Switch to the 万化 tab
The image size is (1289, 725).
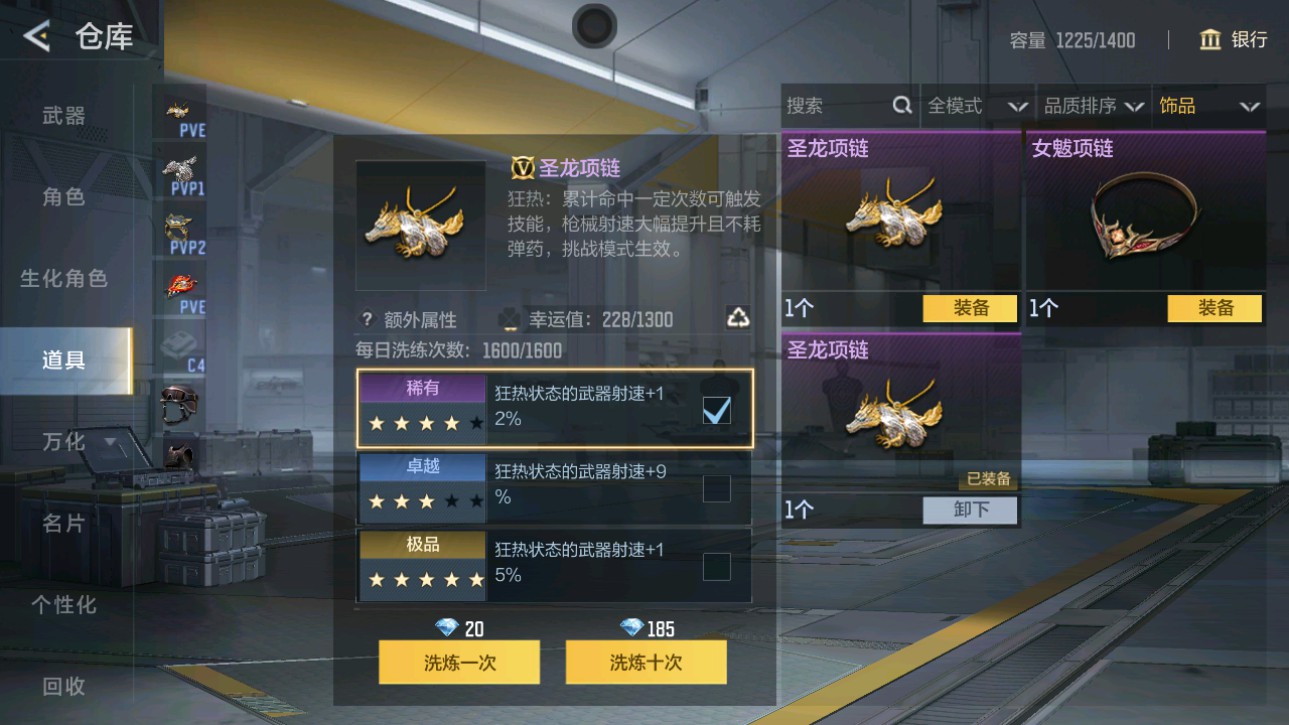63,440
